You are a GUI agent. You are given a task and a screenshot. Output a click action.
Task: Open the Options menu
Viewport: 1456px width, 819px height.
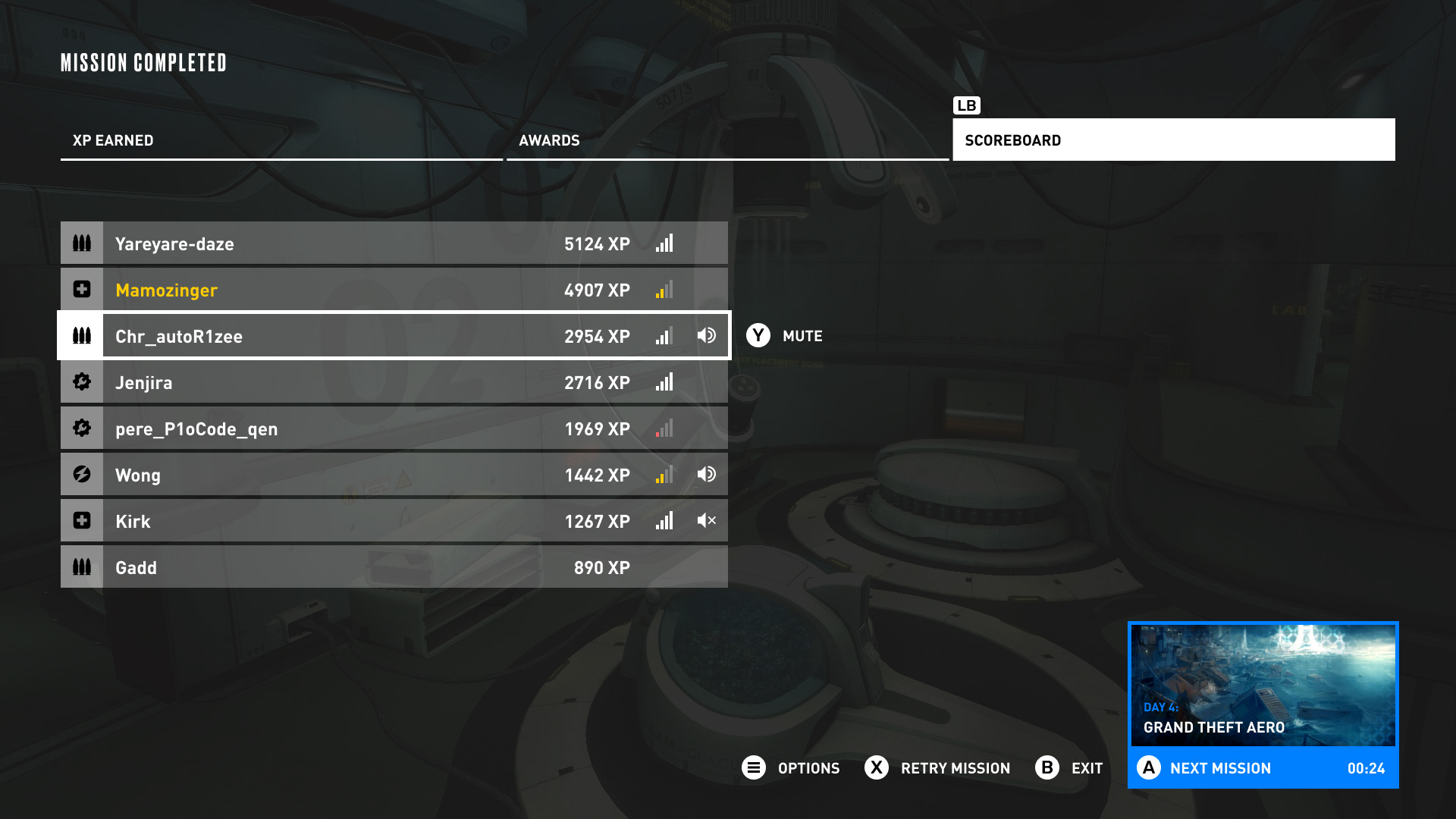coord(791,768)
